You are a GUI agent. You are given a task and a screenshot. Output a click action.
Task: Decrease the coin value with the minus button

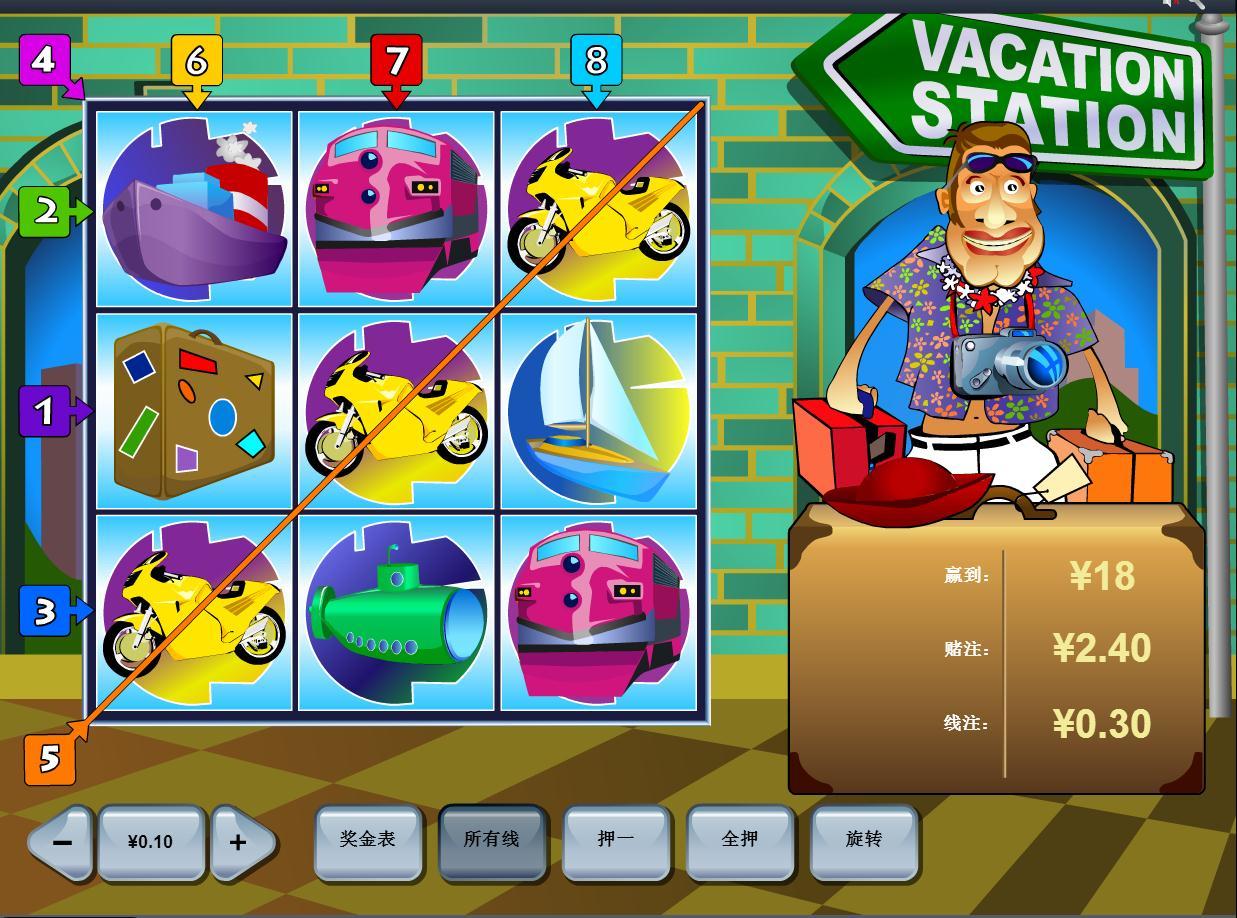tap(62, 842)
